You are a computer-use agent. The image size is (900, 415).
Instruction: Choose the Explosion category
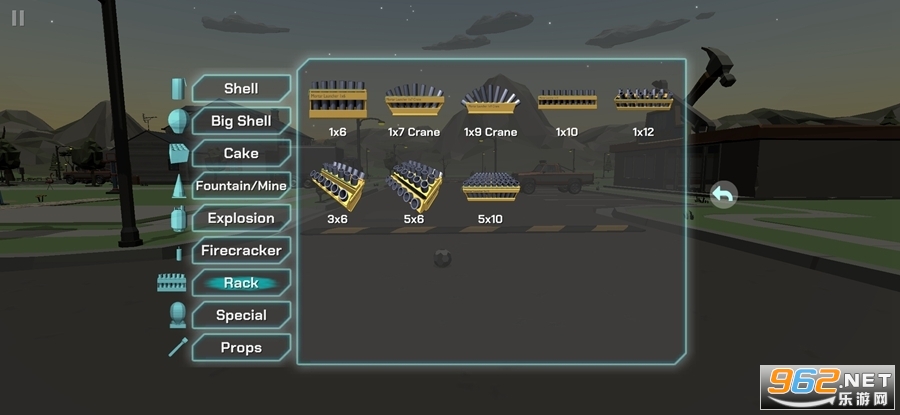pyautogui.click(x=241, y=218)
